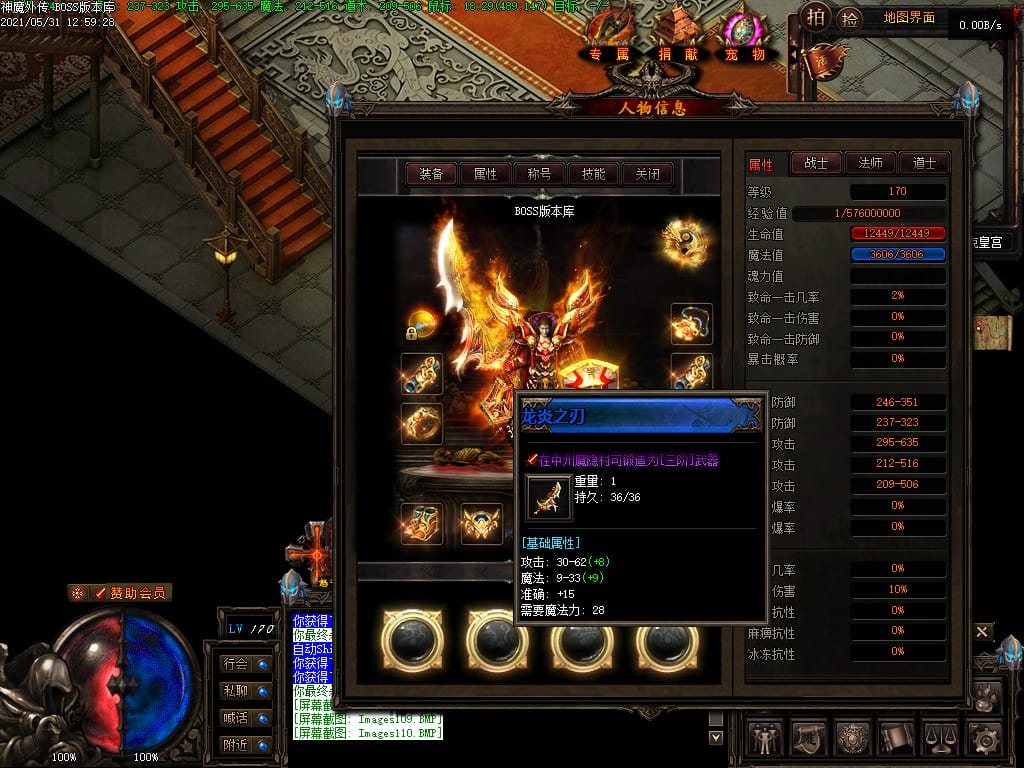Open the 专属 exclusive menu icon

pyautogui.click(x=609, y=37)
